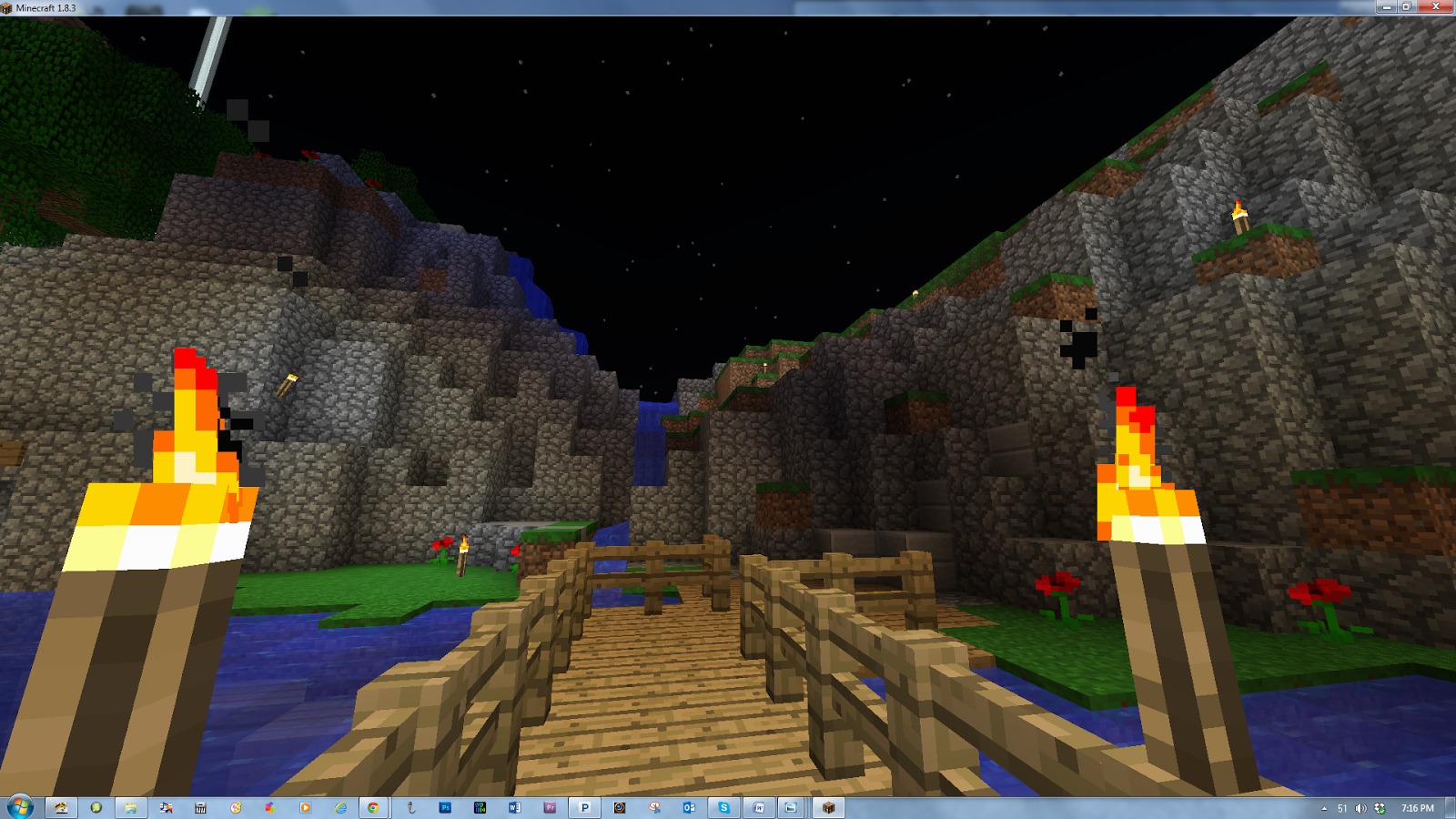
Task: Open PowerPoint from the taskbar
Action: point(584,806)
